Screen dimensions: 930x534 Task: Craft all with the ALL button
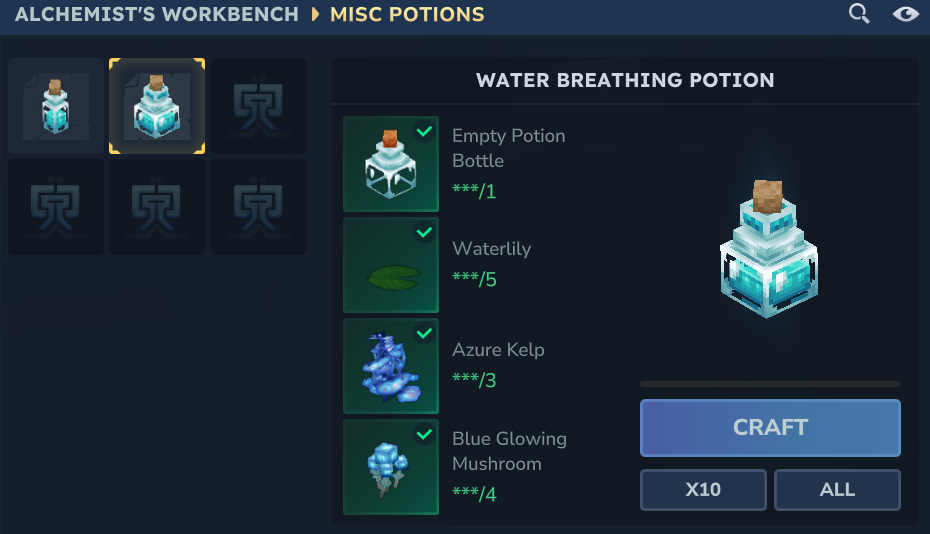pos(837,490)
